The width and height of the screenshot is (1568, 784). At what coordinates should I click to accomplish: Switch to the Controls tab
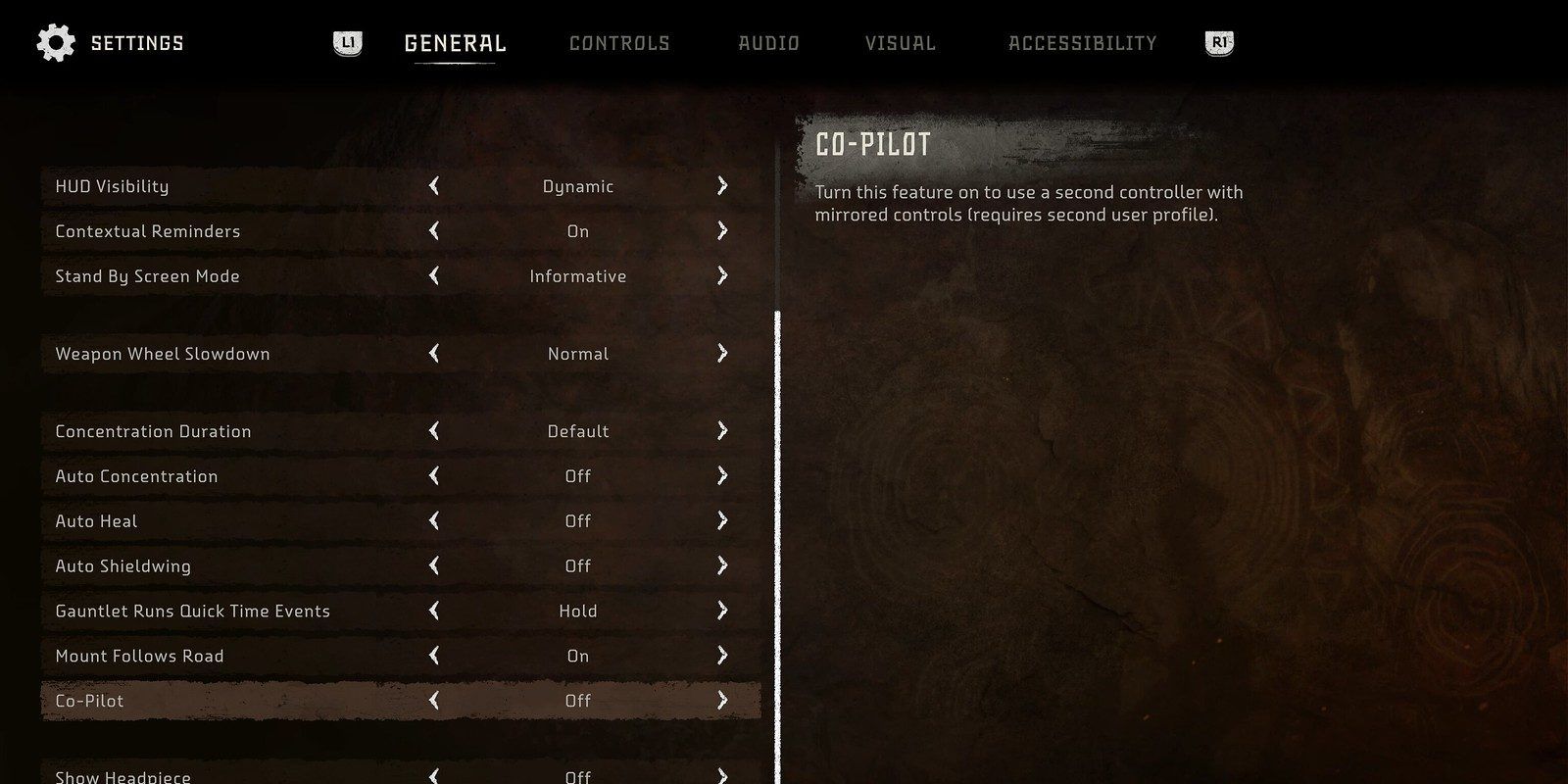pos(619,42)
